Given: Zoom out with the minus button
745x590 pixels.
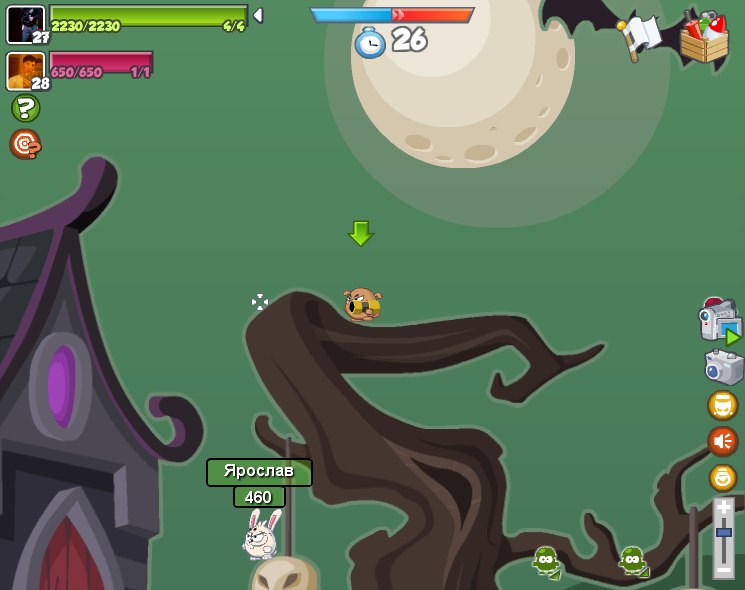Looking at the screenshot, I should (723, 569).
